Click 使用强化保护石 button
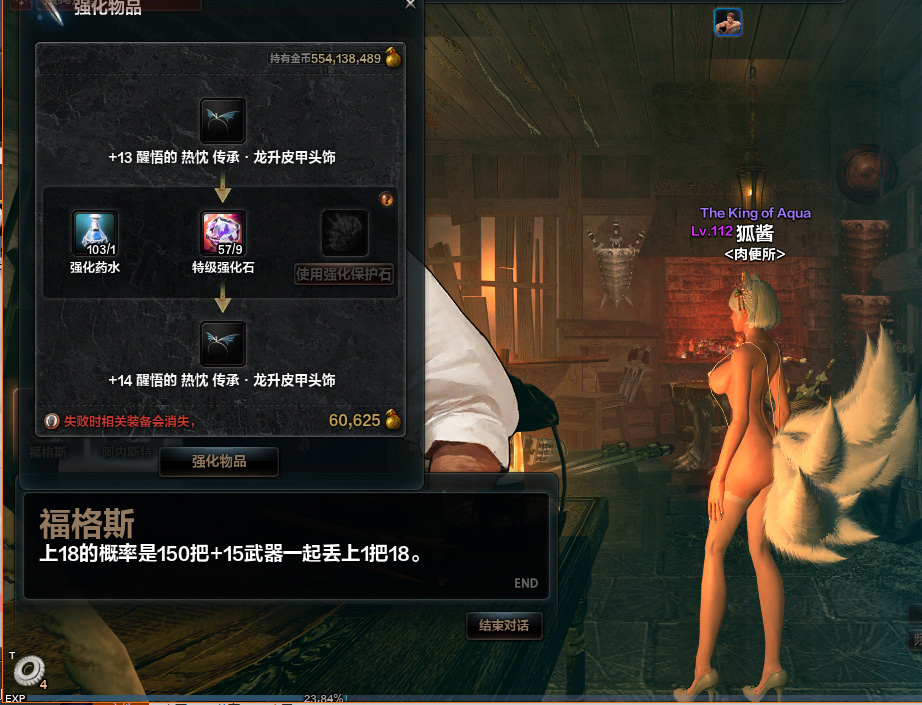This screenshot has width=922, height=705. [x=344, y=274]
